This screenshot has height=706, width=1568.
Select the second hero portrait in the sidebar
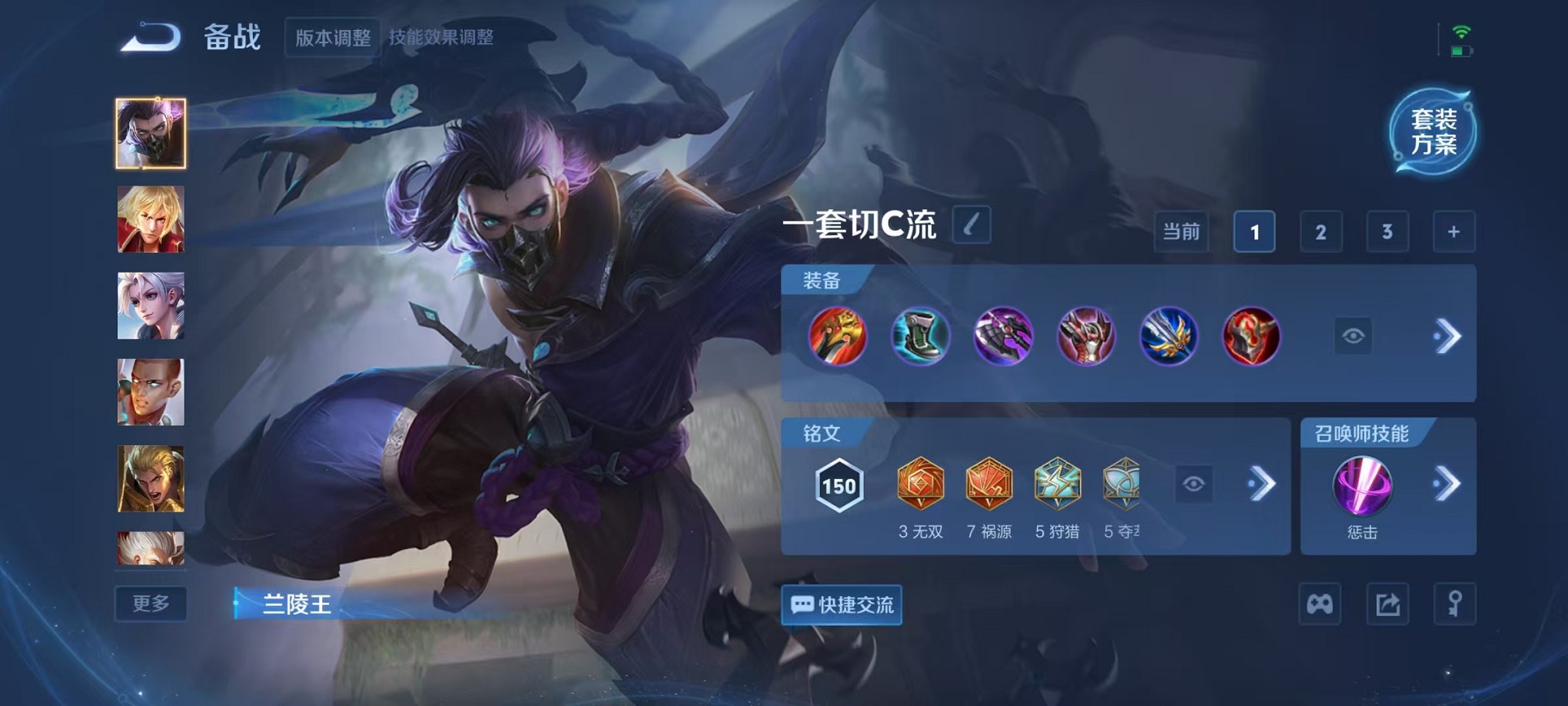click(150, 220)
